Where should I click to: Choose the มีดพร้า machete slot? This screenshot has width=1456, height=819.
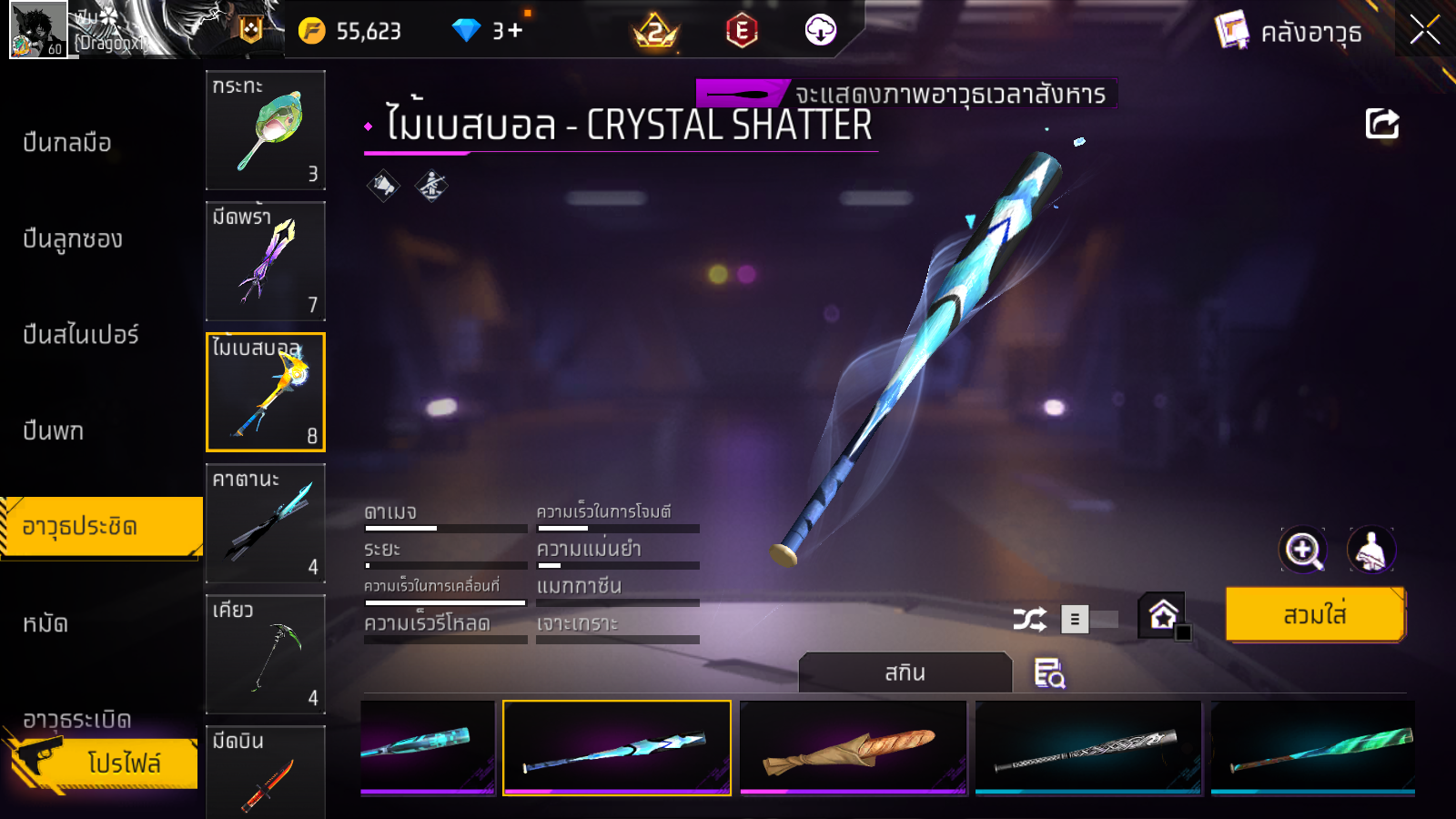pos(265,261)
